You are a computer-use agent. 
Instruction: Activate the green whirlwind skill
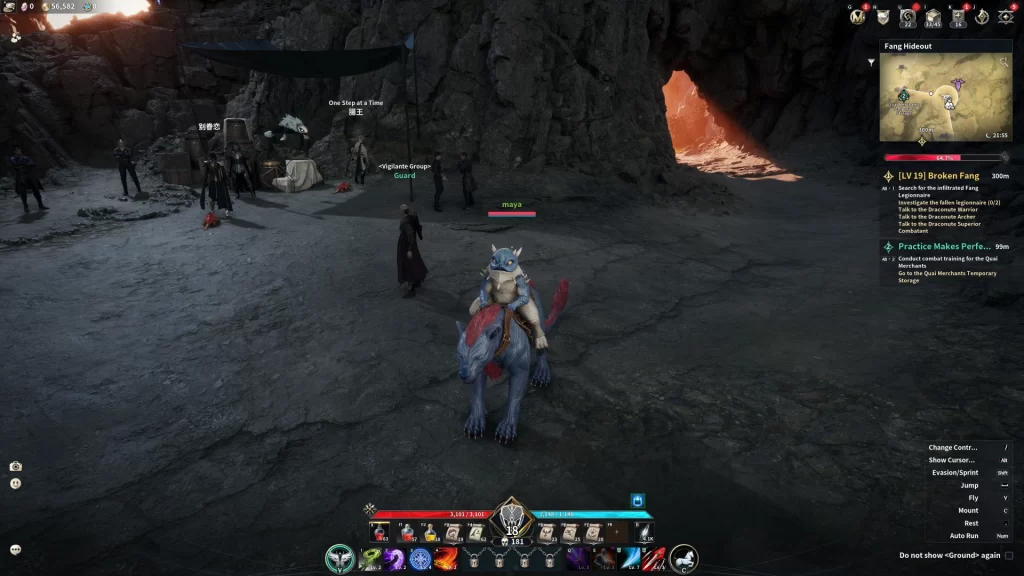point(370,558)
